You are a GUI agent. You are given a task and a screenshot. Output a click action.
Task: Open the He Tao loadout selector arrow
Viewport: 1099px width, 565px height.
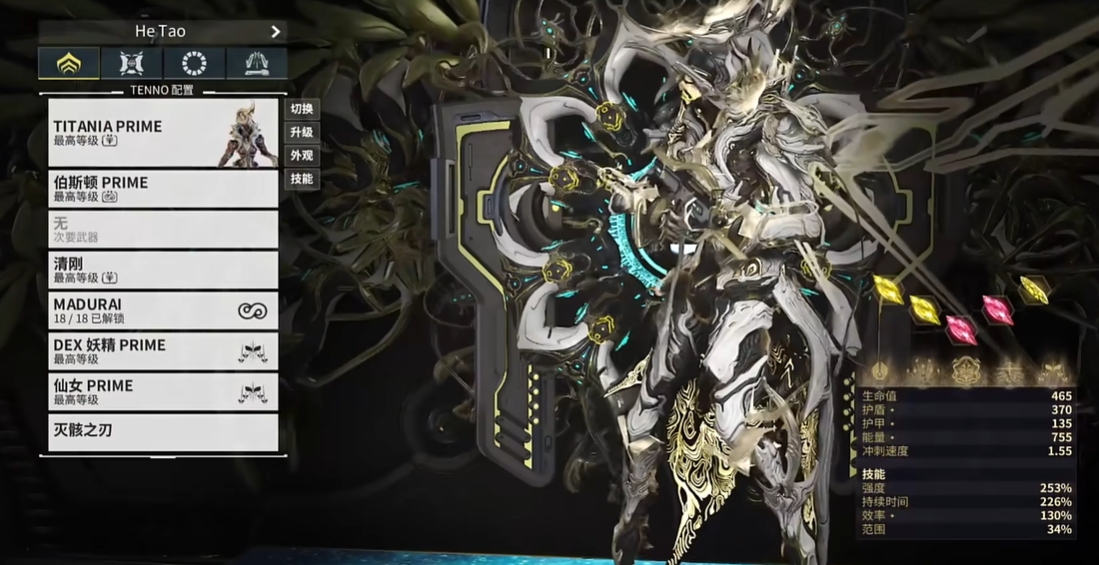point(275,32)
